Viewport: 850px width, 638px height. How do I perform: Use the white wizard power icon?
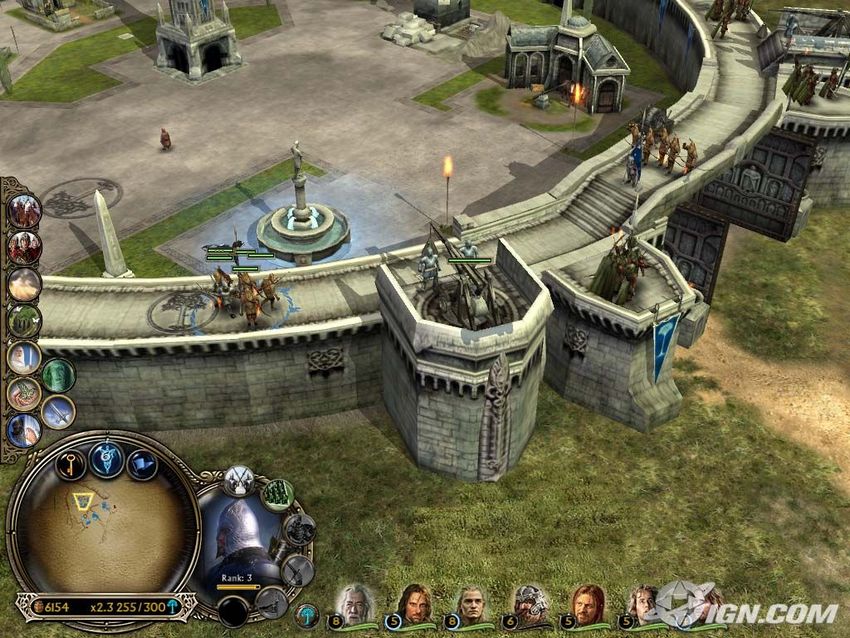[24, 357]
